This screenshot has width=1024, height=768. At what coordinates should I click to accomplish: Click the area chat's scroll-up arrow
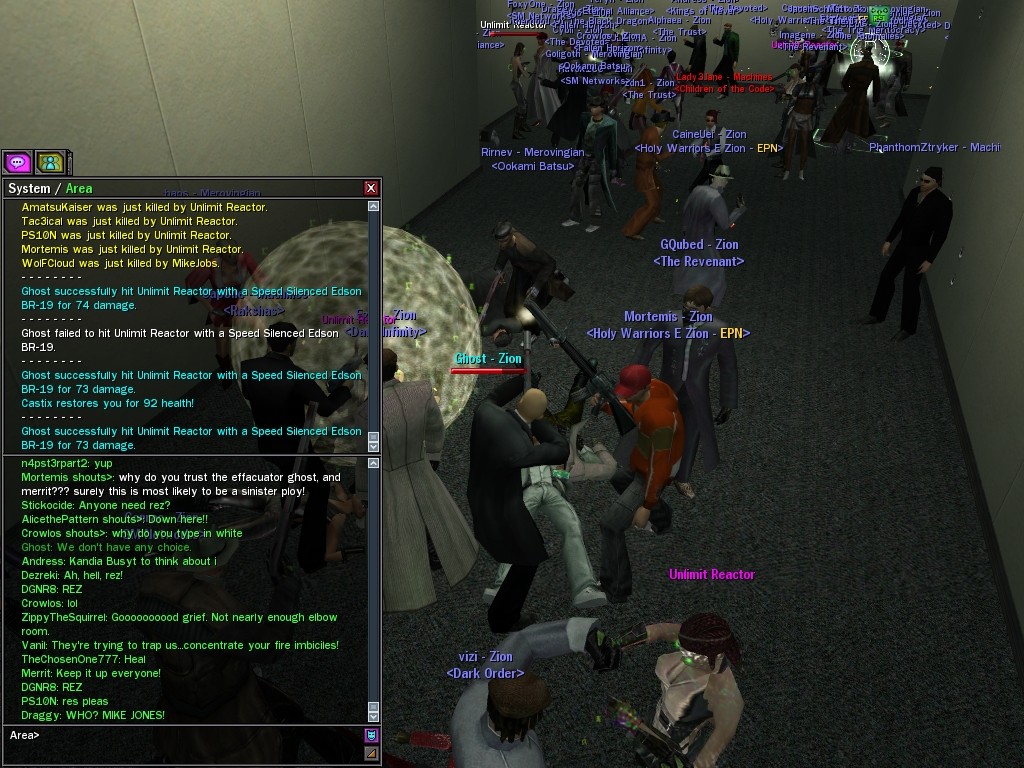pos(373,463)
